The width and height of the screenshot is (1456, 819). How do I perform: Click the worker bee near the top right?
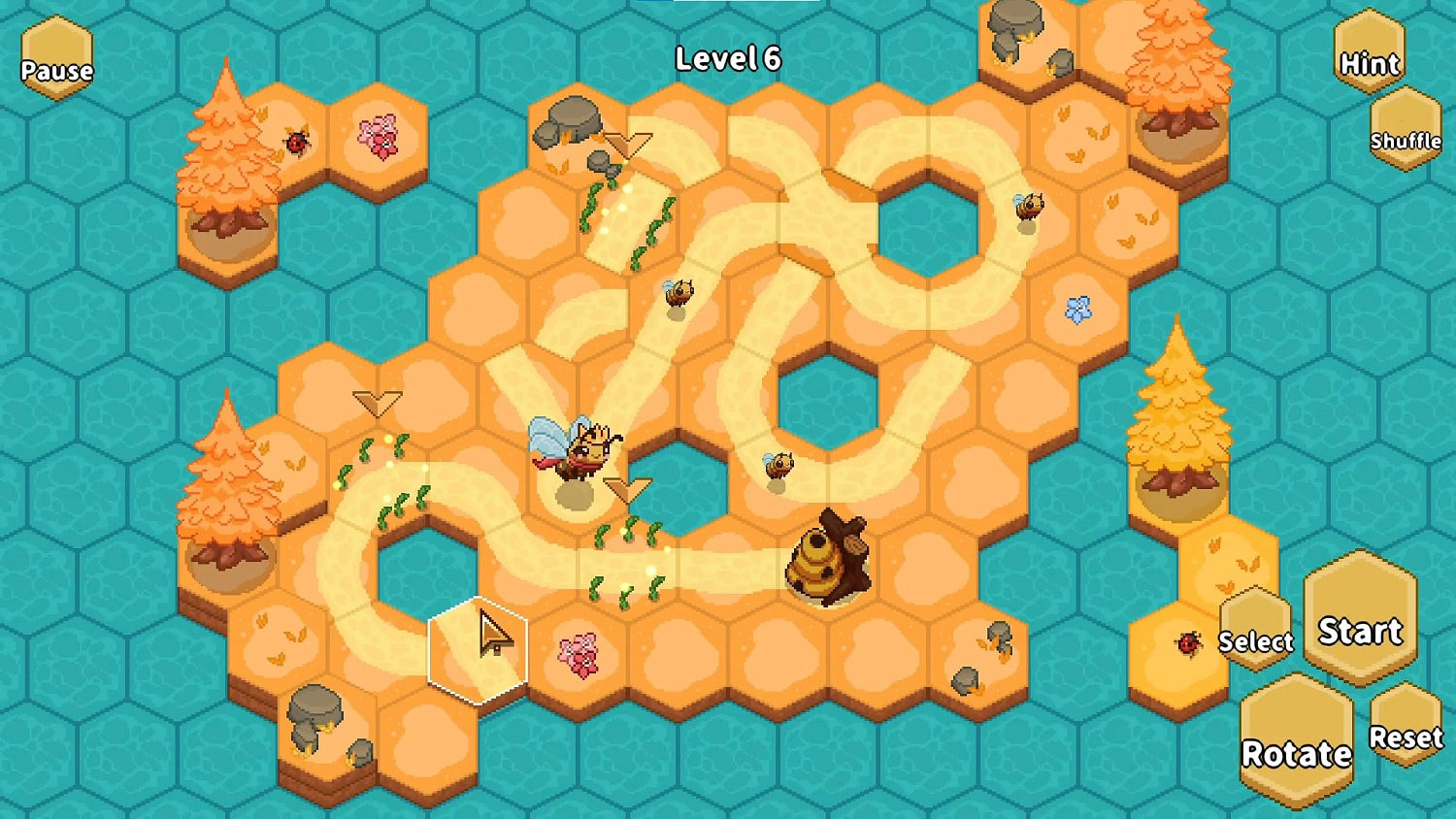1029,204
